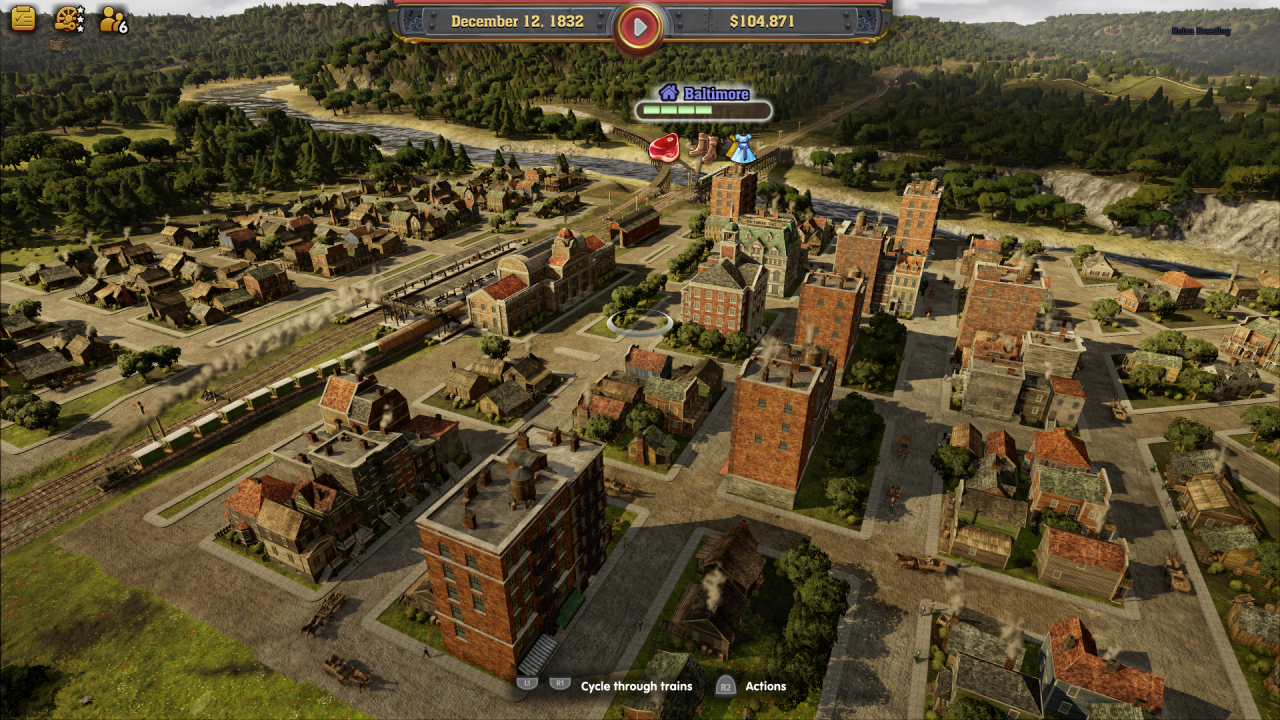Screen dimensions: 1280x720
Task: Select the Baltimore city name label
Action: point(715,93)
